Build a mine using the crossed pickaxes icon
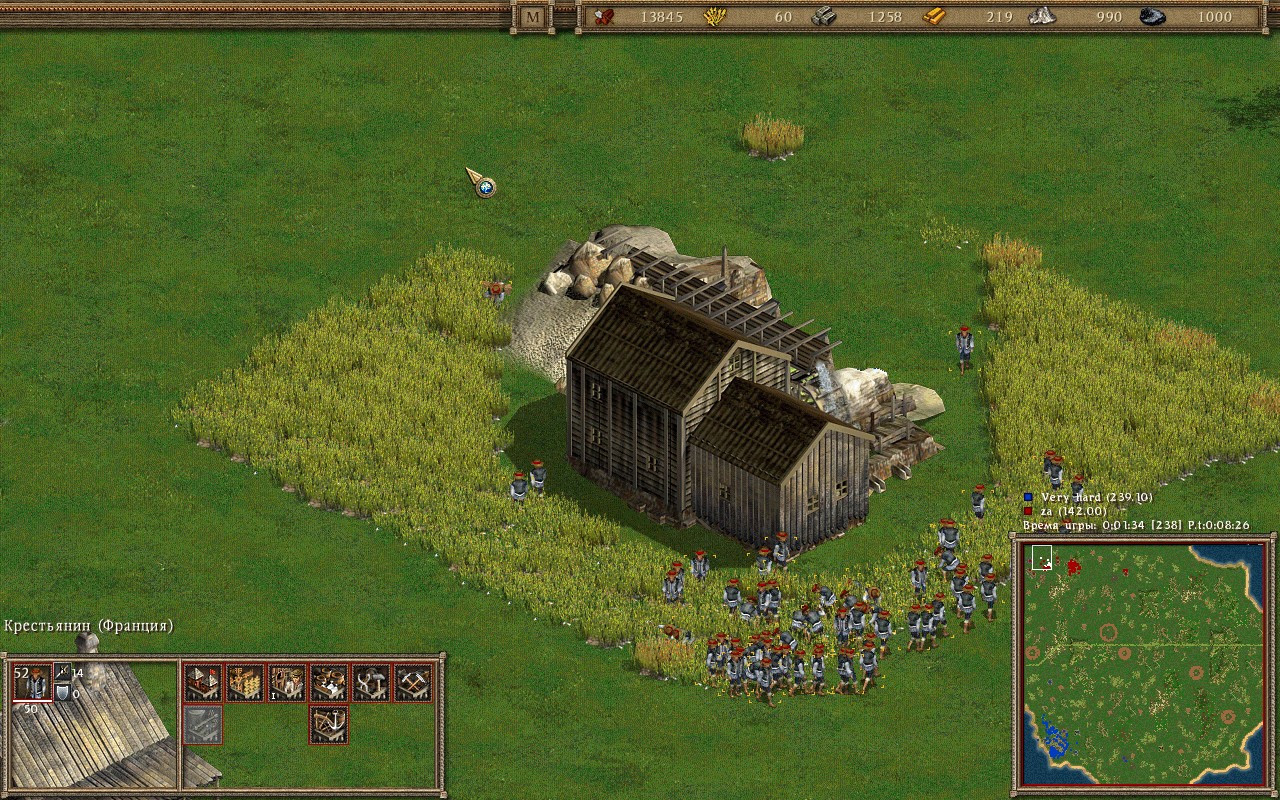Screen dimensions: 1280x800 [413, 682]
